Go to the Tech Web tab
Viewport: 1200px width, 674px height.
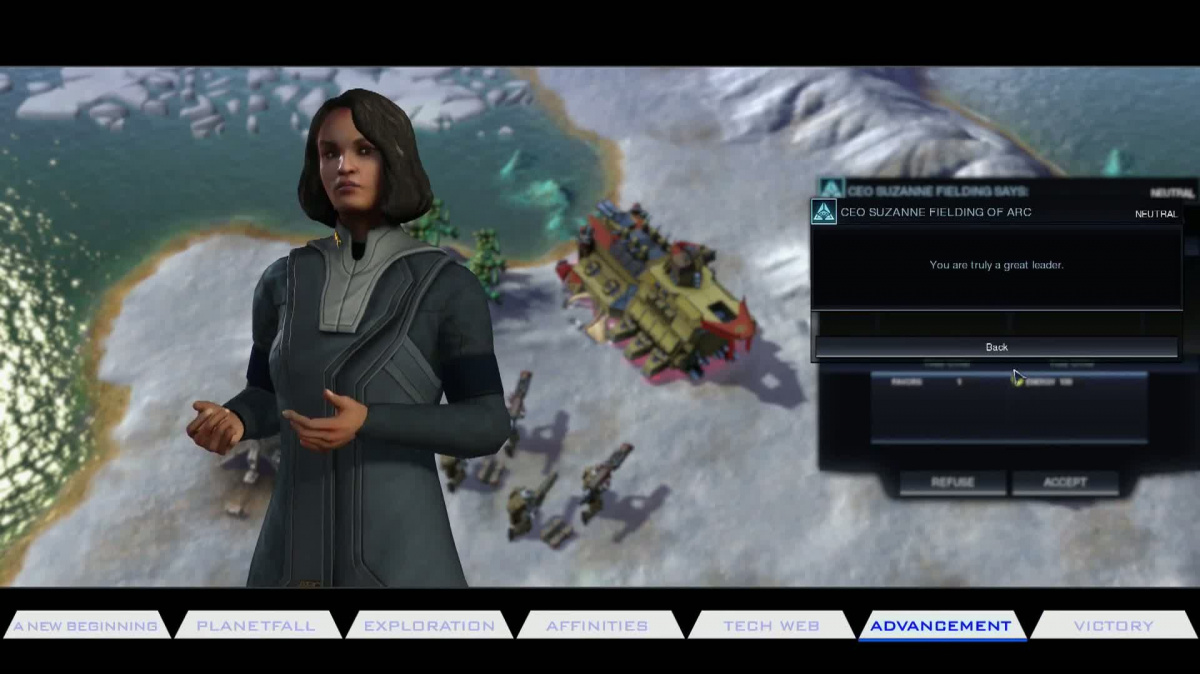[771, 626]
